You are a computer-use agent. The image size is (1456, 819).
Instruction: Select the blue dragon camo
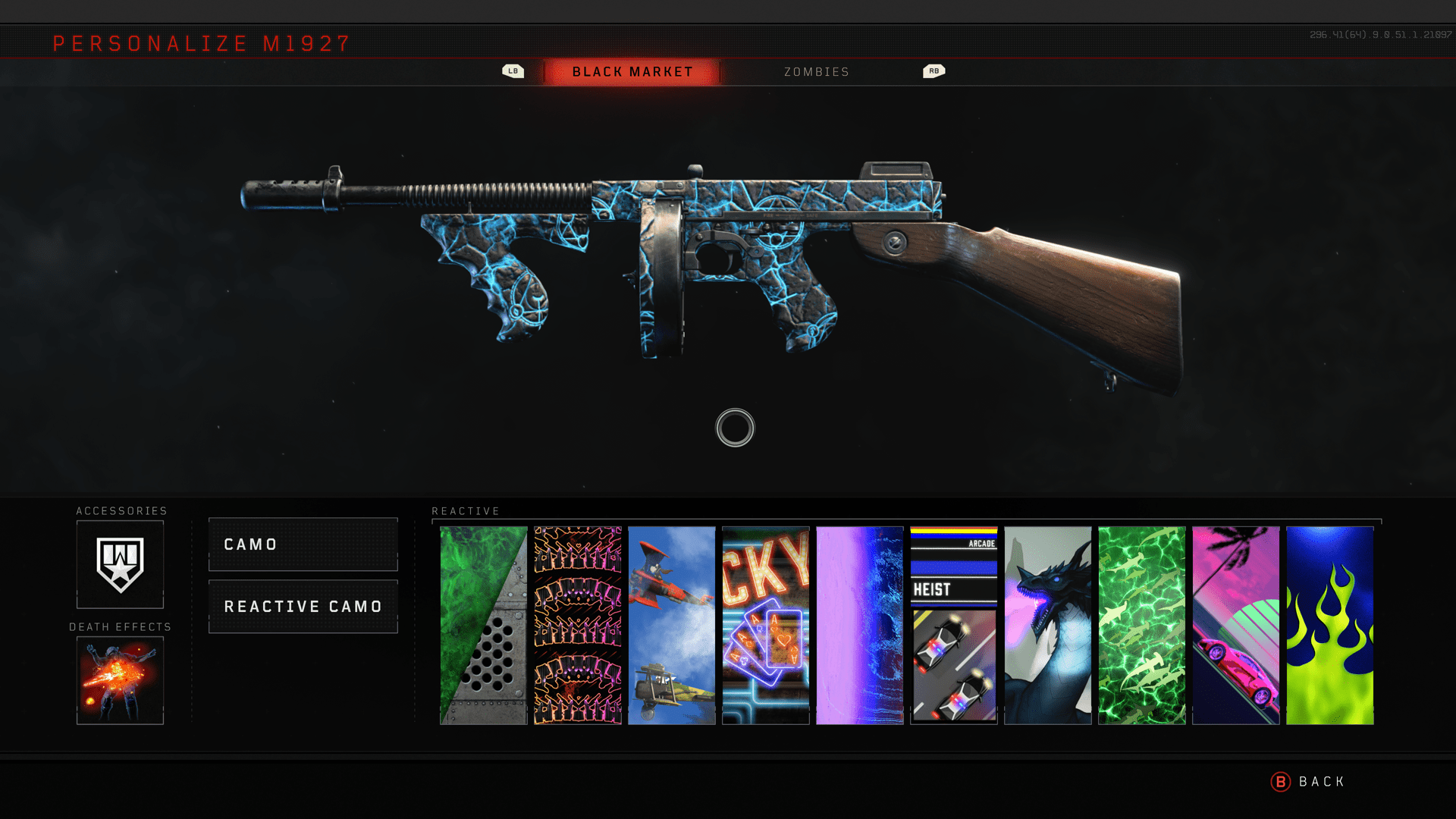(1048, 626)
